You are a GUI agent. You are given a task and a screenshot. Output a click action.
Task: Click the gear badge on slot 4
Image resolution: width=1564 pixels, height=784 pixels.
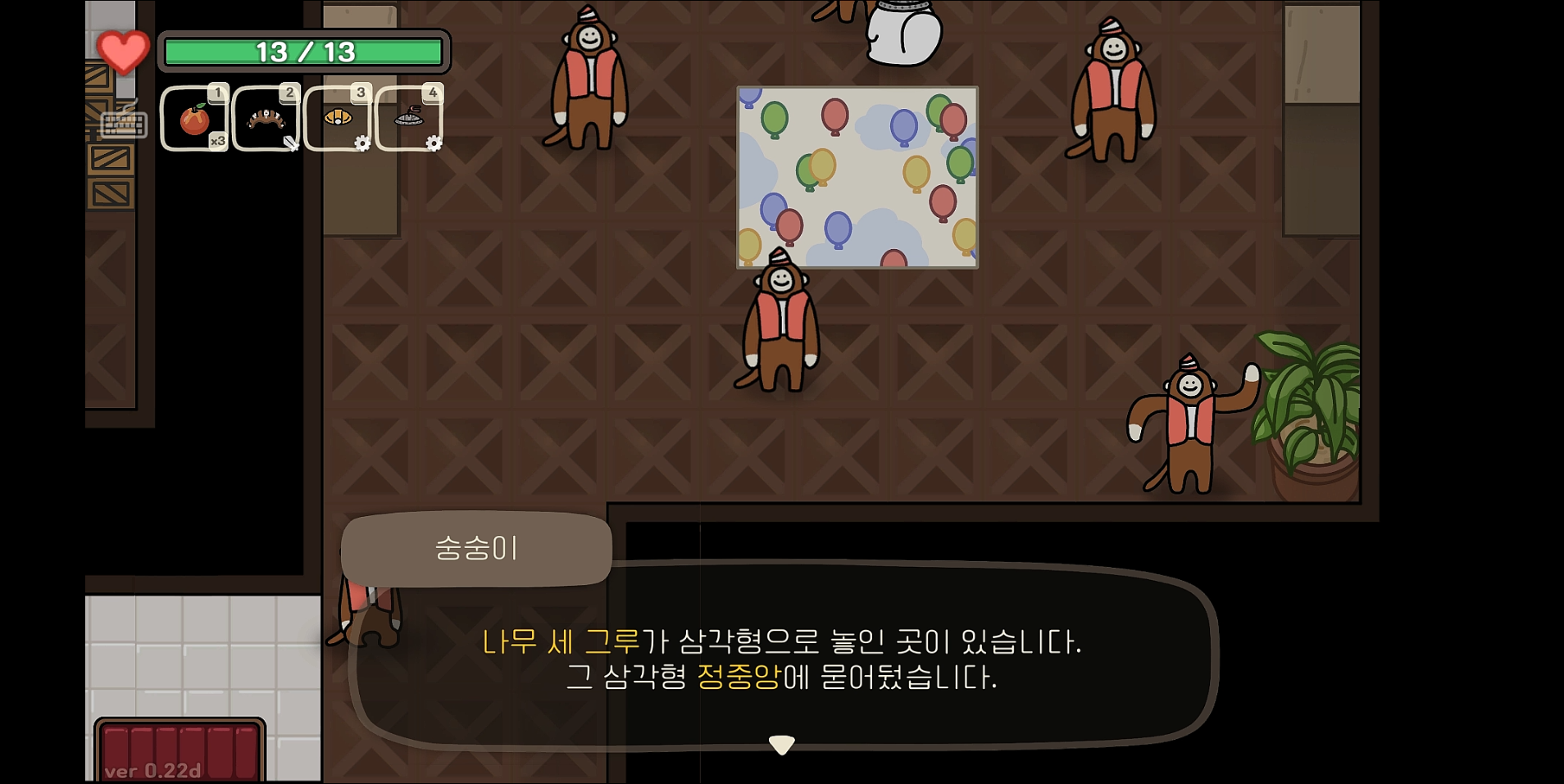(433, 143)
